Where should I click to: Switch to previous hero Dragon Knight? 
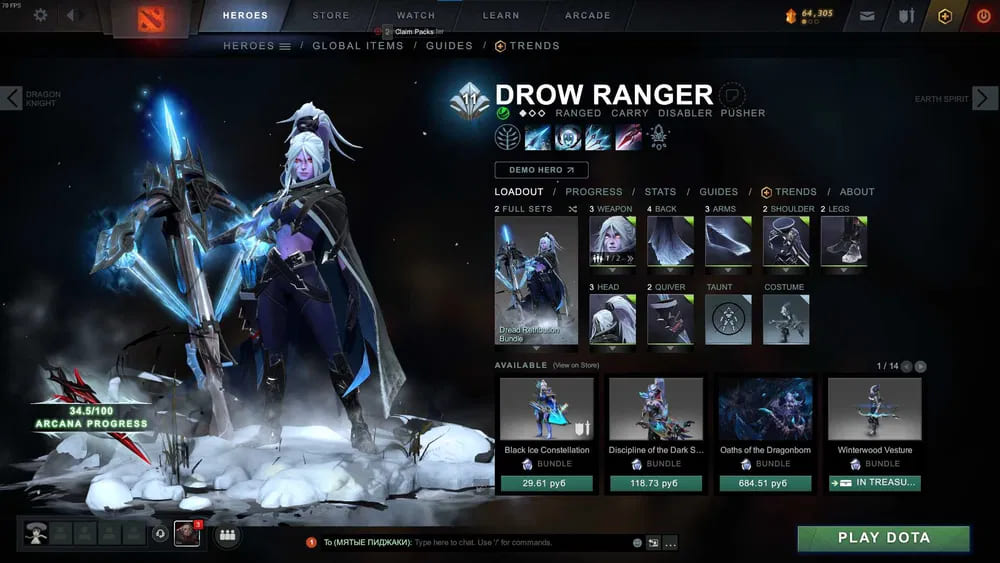tap(11, 98)
